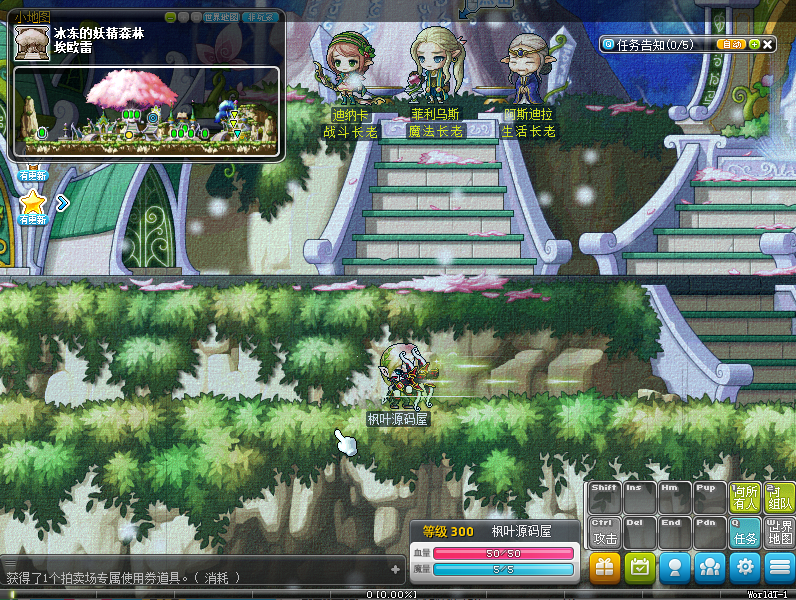Expand the arrow beside the star icon
This screenshot has width=796, height=600.
tap(62, 203)
